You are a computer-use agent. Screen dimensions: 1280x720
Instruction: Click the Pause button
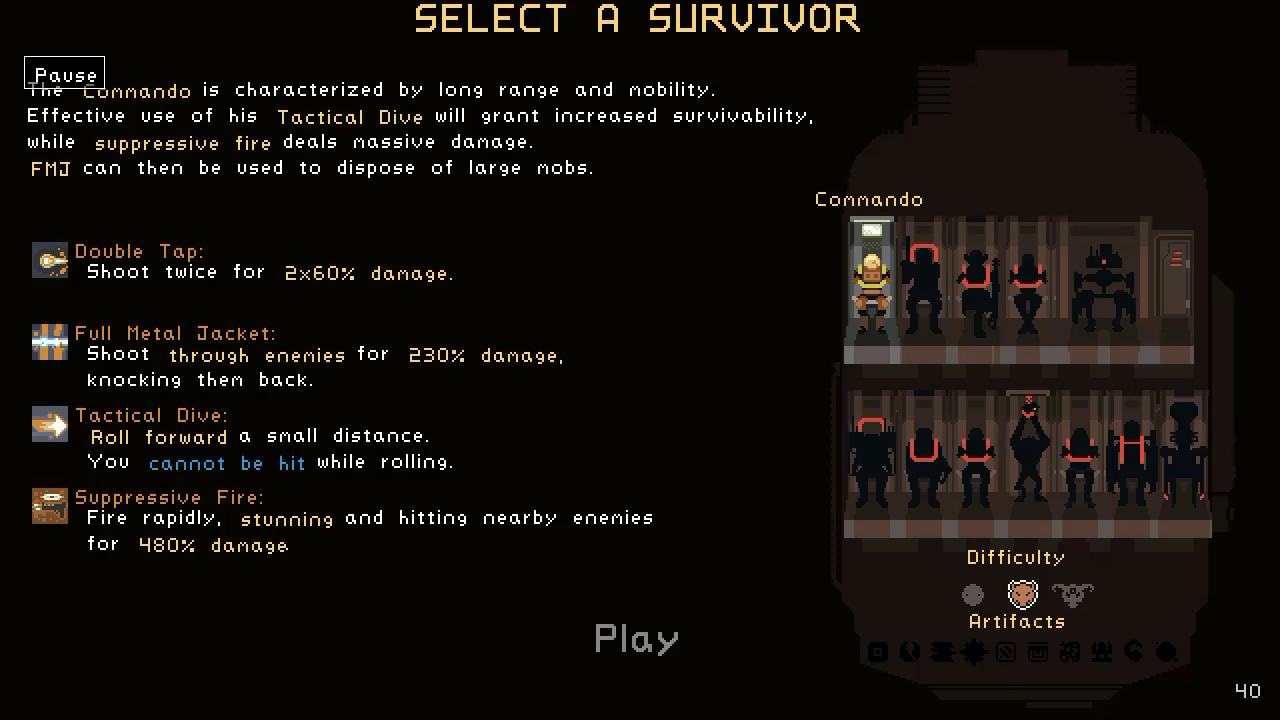pos(65,74)
